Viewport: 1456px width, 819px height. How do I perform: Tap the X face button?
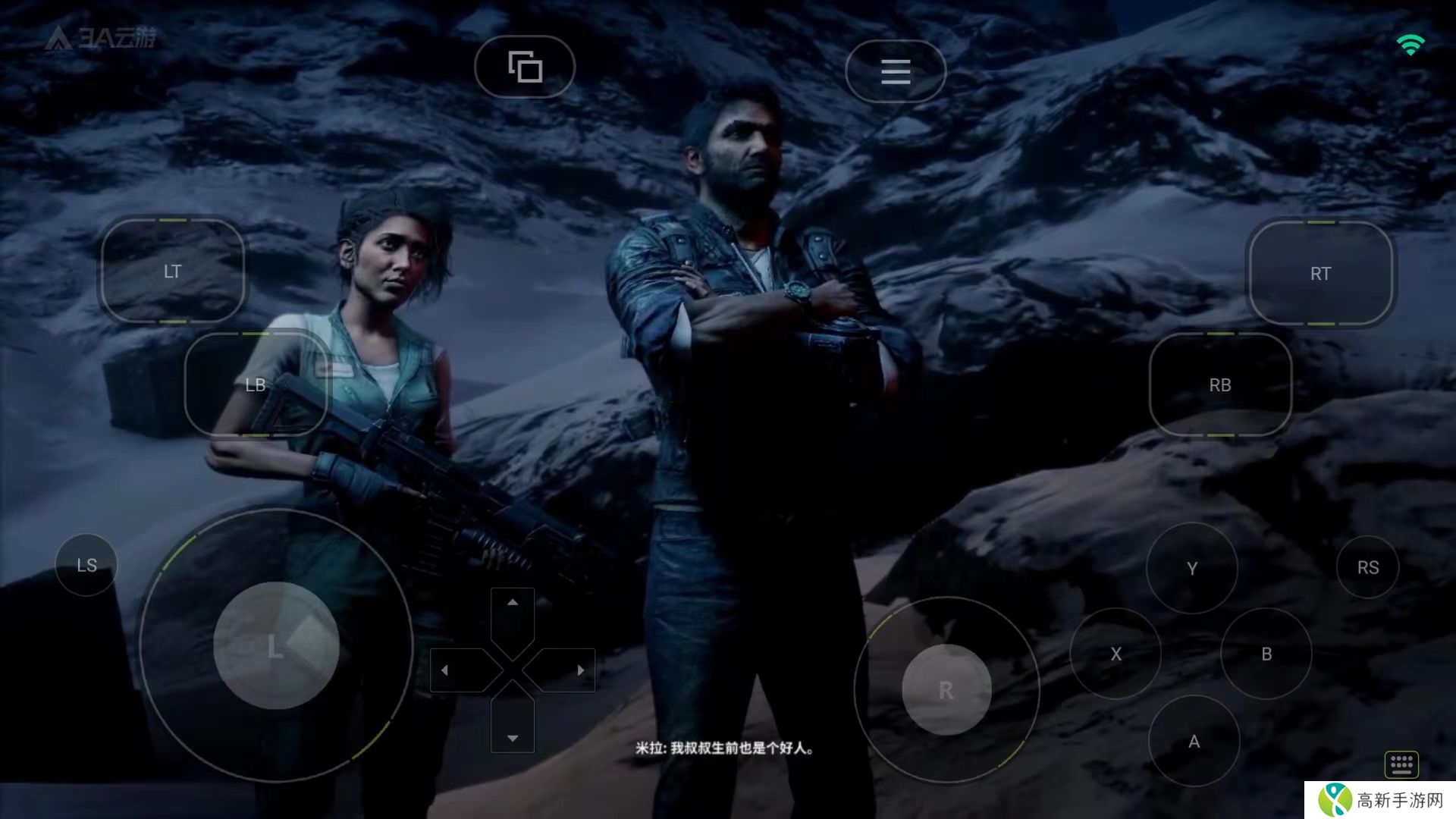(x=1116, y=654)
